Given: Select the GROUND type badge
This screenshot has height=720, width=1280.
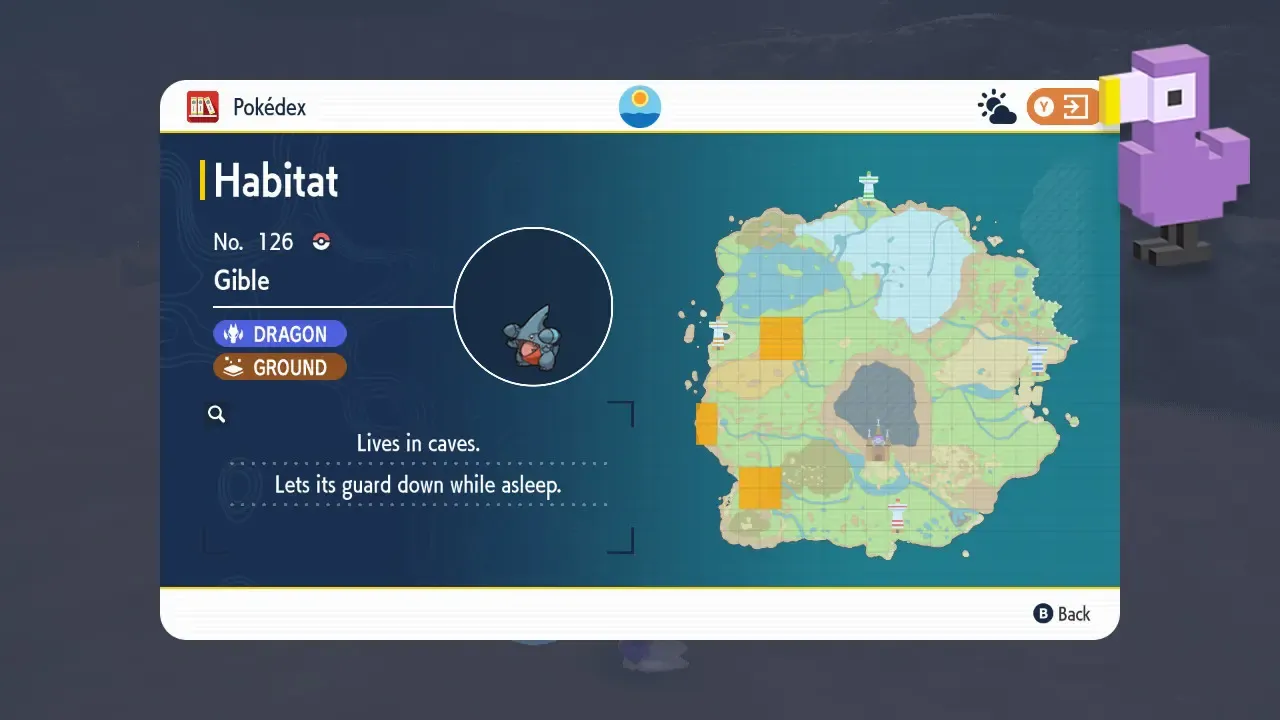Looking at the screenshot, I should (280, 367).
